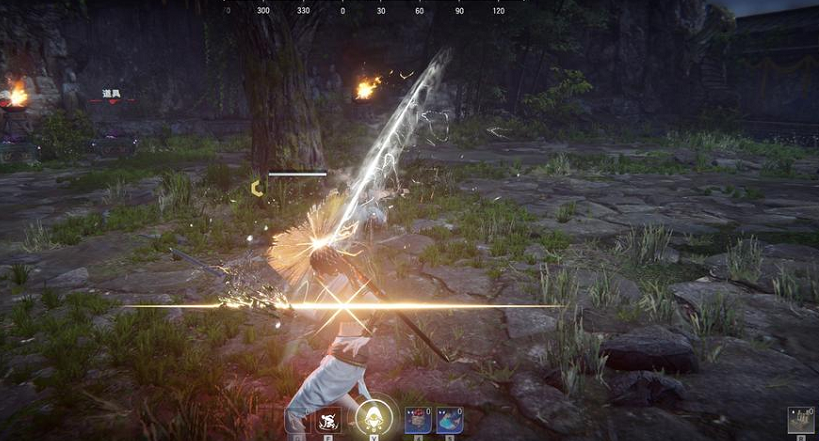Activate the white martial-arts figure skill

pos(329,419)
